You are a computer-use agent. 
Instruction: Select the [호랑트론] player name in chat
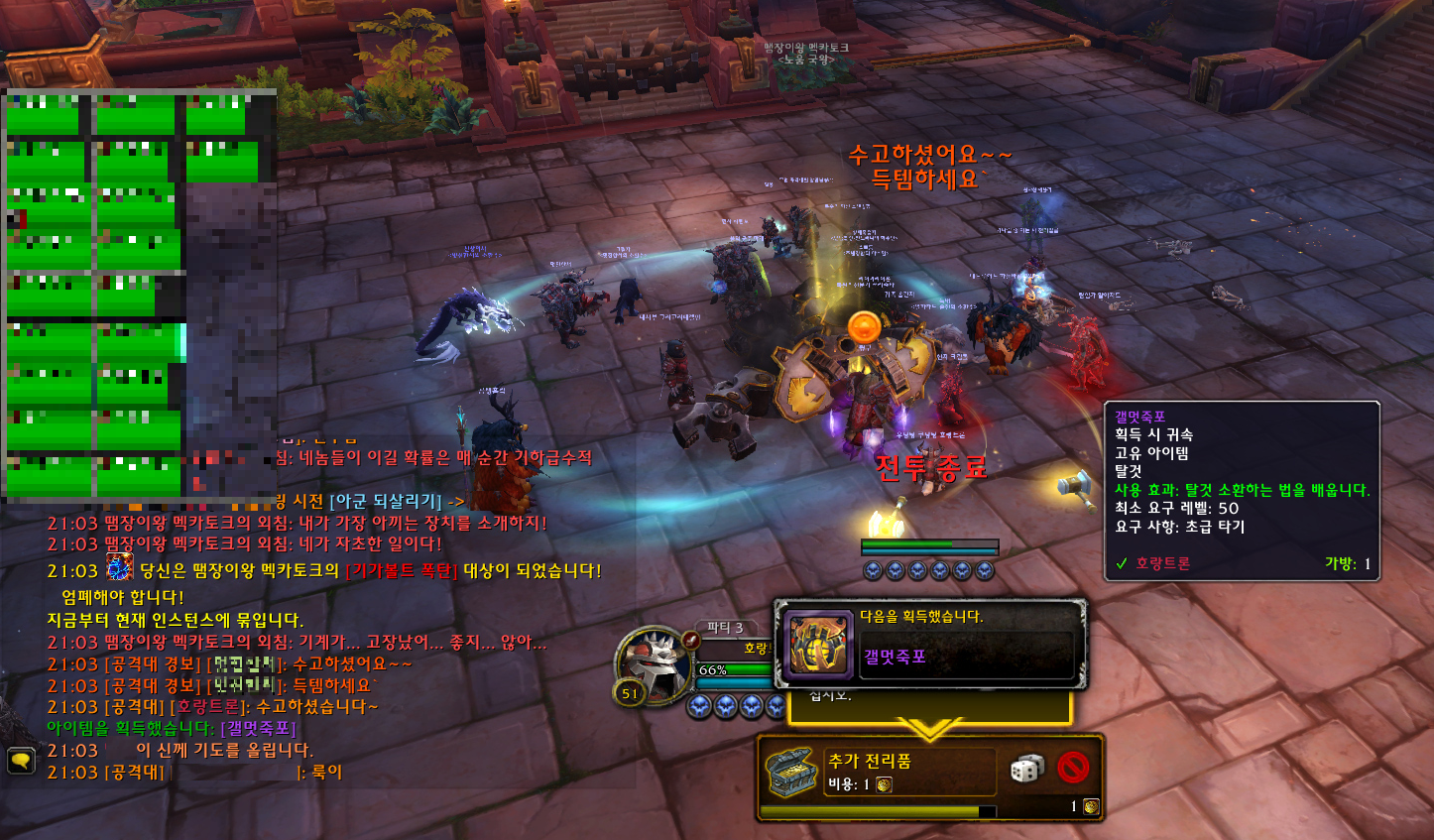(208, 707)
